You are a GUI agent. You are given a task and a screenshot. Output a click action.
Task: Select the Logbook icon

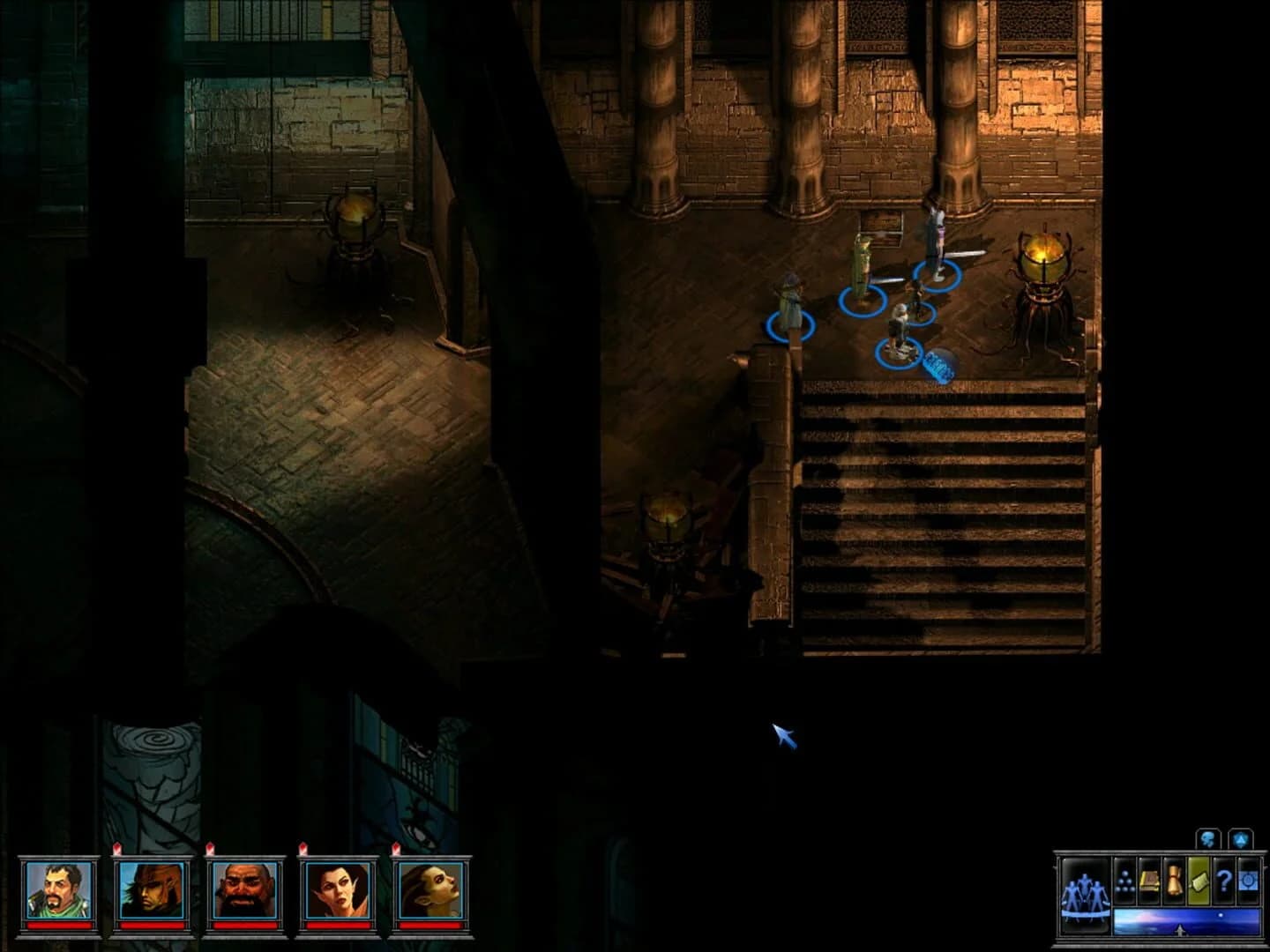pos(1150,881)
